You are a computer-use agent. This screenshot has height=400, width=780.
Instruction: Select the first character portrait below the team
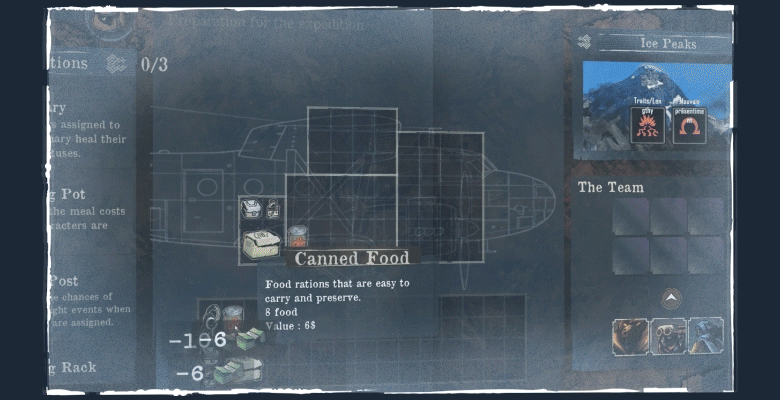(x=630, y=336)
